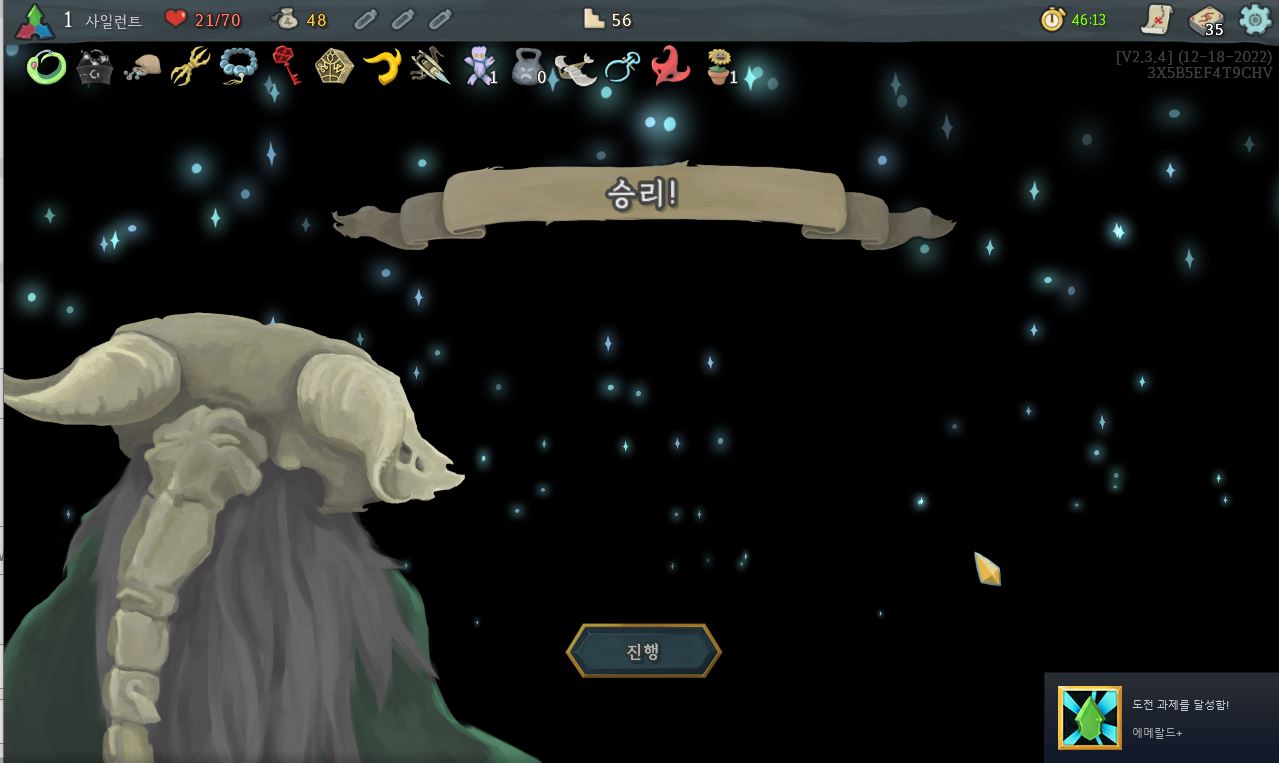Inspect the golden Vajra relic
1279x763 pixels.
pos(189,67)
